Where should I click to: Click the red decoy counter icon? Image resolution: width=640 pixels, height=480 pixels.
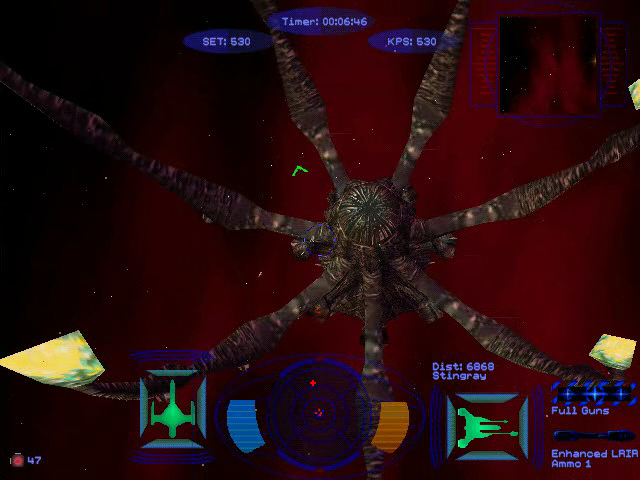[16, 460]
